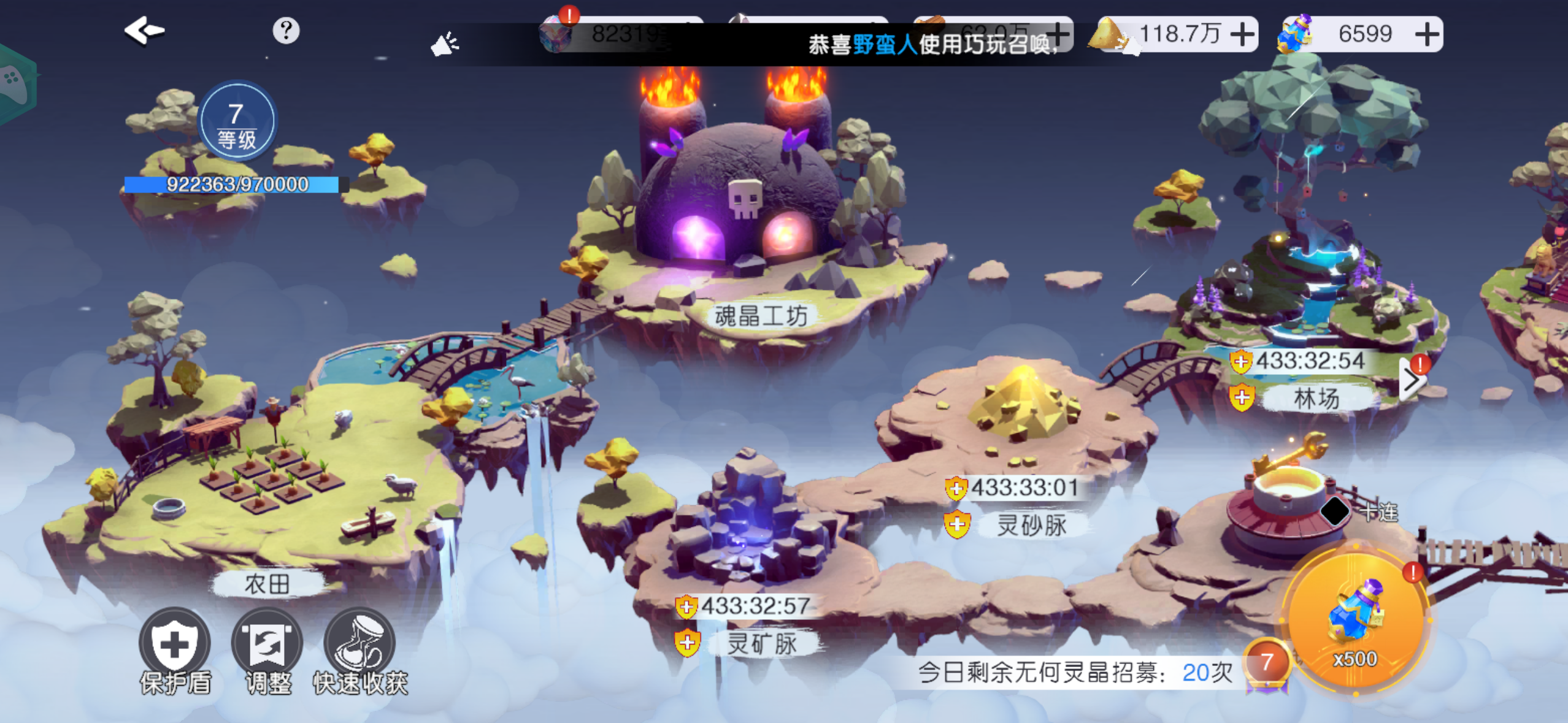1568x723 pixels.
Task: Add more gold via the 118.7万 plus sign
Action: [1243, 34]
